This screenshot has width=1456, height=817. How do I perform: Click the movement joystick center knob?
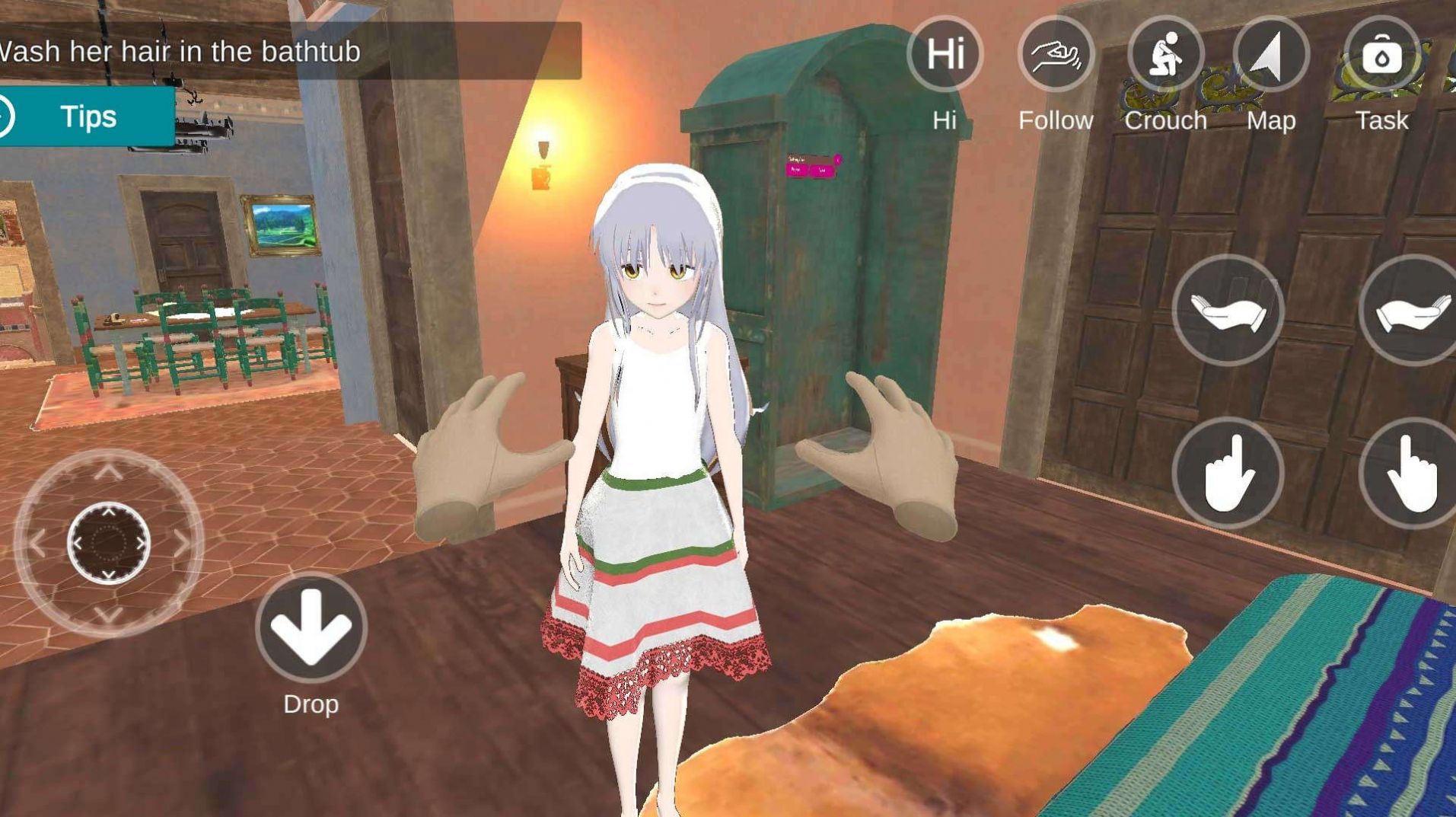click(x=109, y=542)
